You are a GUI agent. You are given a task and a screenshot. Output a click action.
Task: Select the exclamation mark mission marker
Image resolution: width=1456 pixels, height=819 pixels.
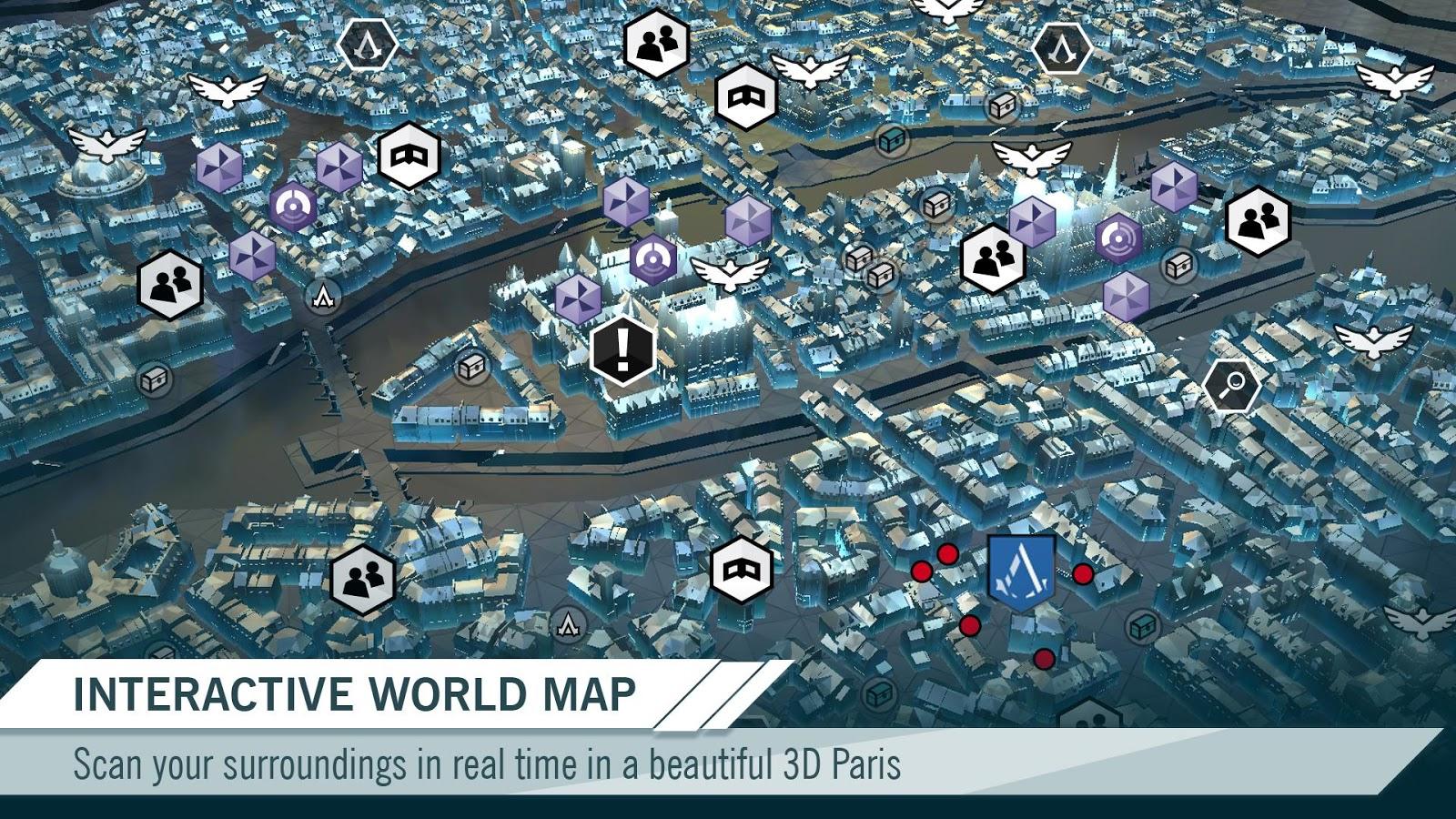pyautogui.click(x=622, y=350)
